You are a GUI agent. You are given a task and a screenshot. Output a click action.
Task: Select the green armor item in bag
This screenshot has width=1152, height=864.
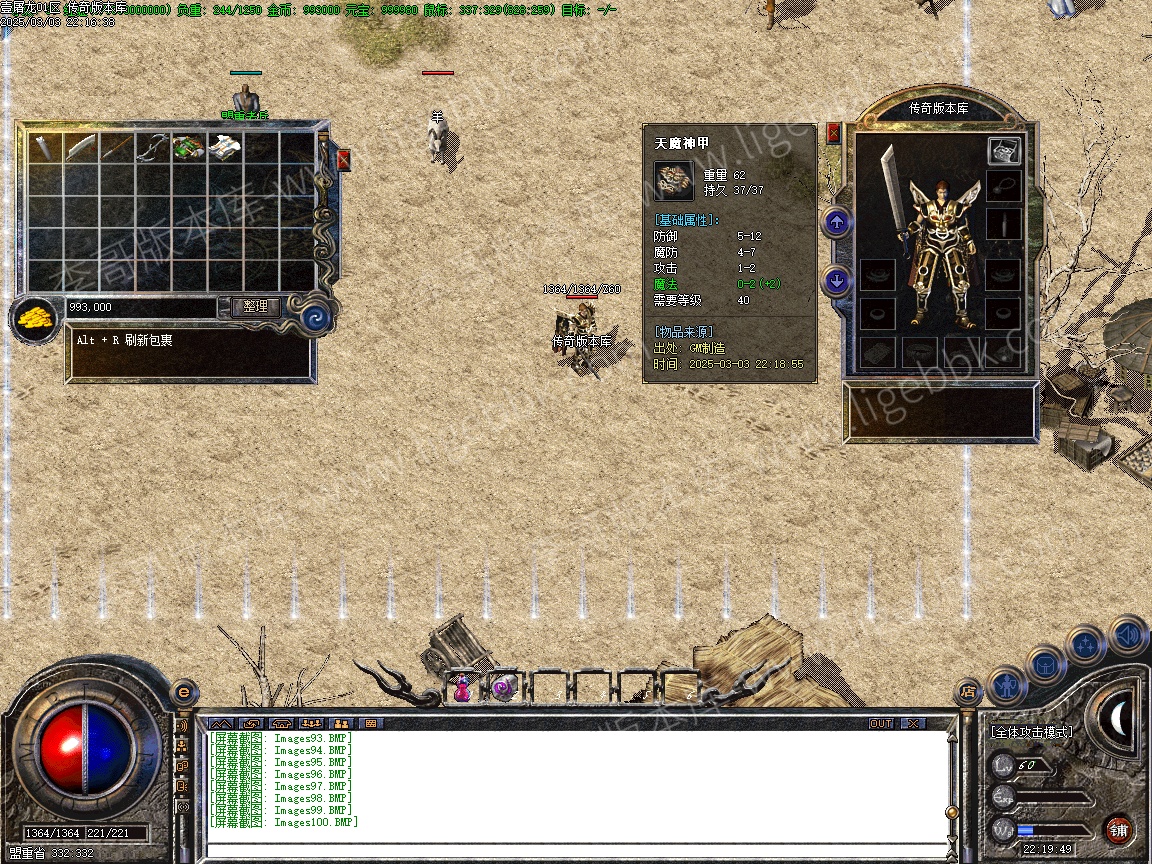click(188, 147)
